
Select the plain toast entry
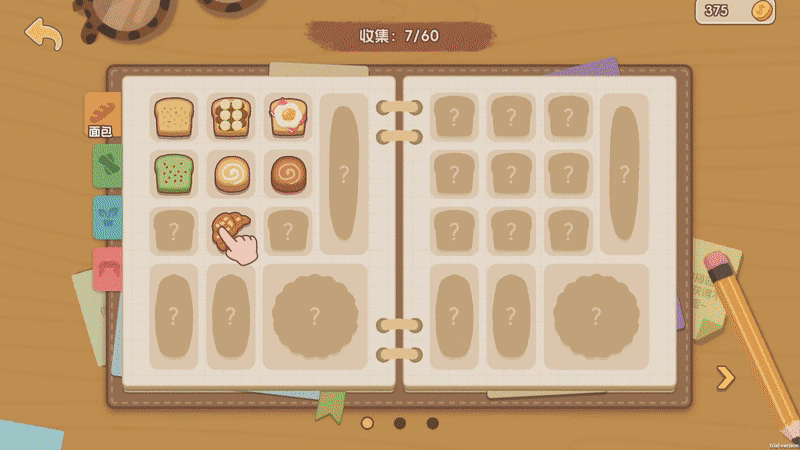click(174, 117)
